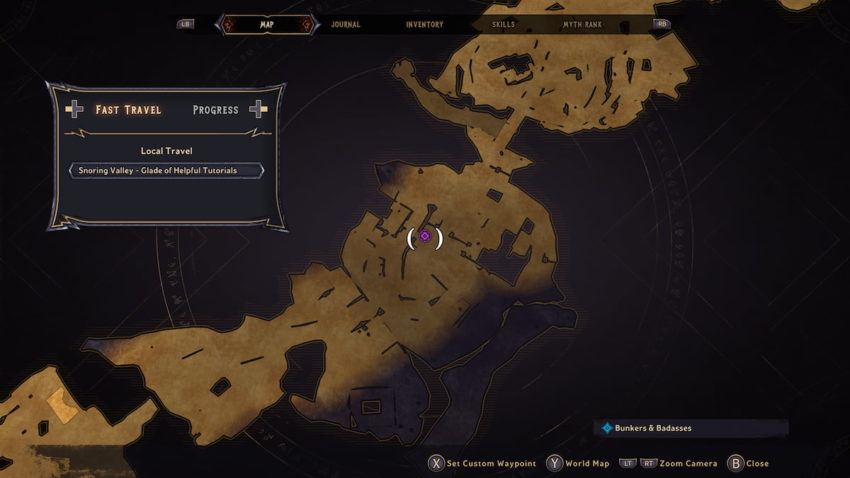Select the Bunkers & Badasses tracked quest

[652, 428]
